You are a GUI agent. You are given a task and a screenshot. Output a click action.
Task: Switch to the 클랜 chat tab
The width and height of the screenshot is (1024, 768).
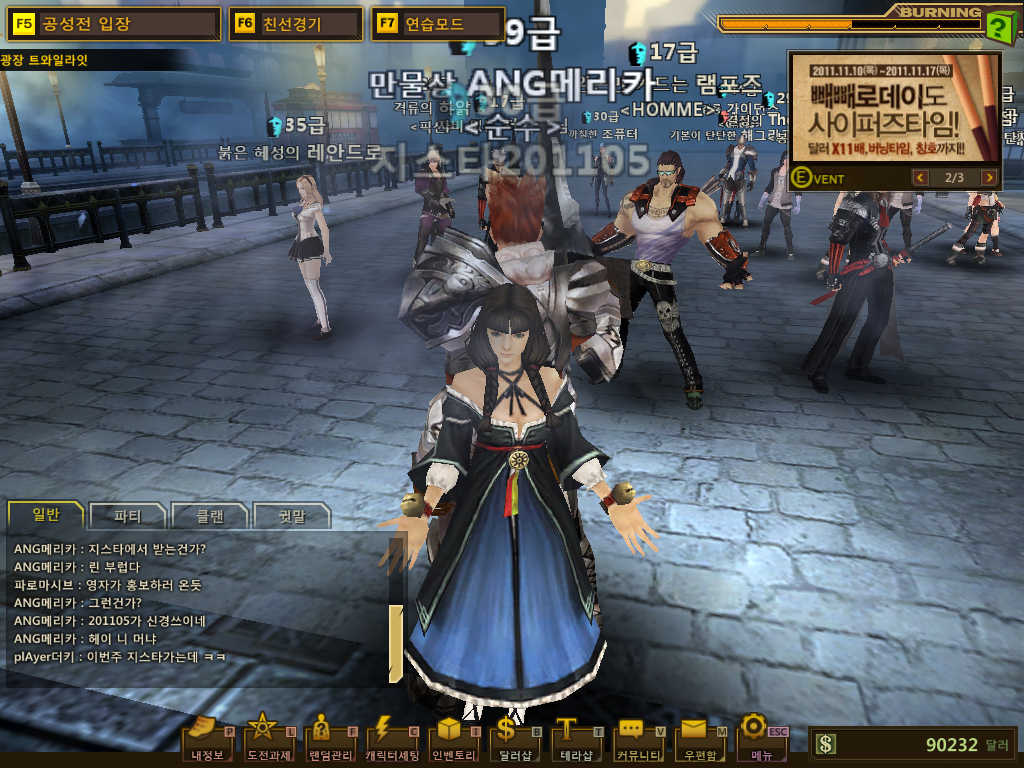coord(209,517)
